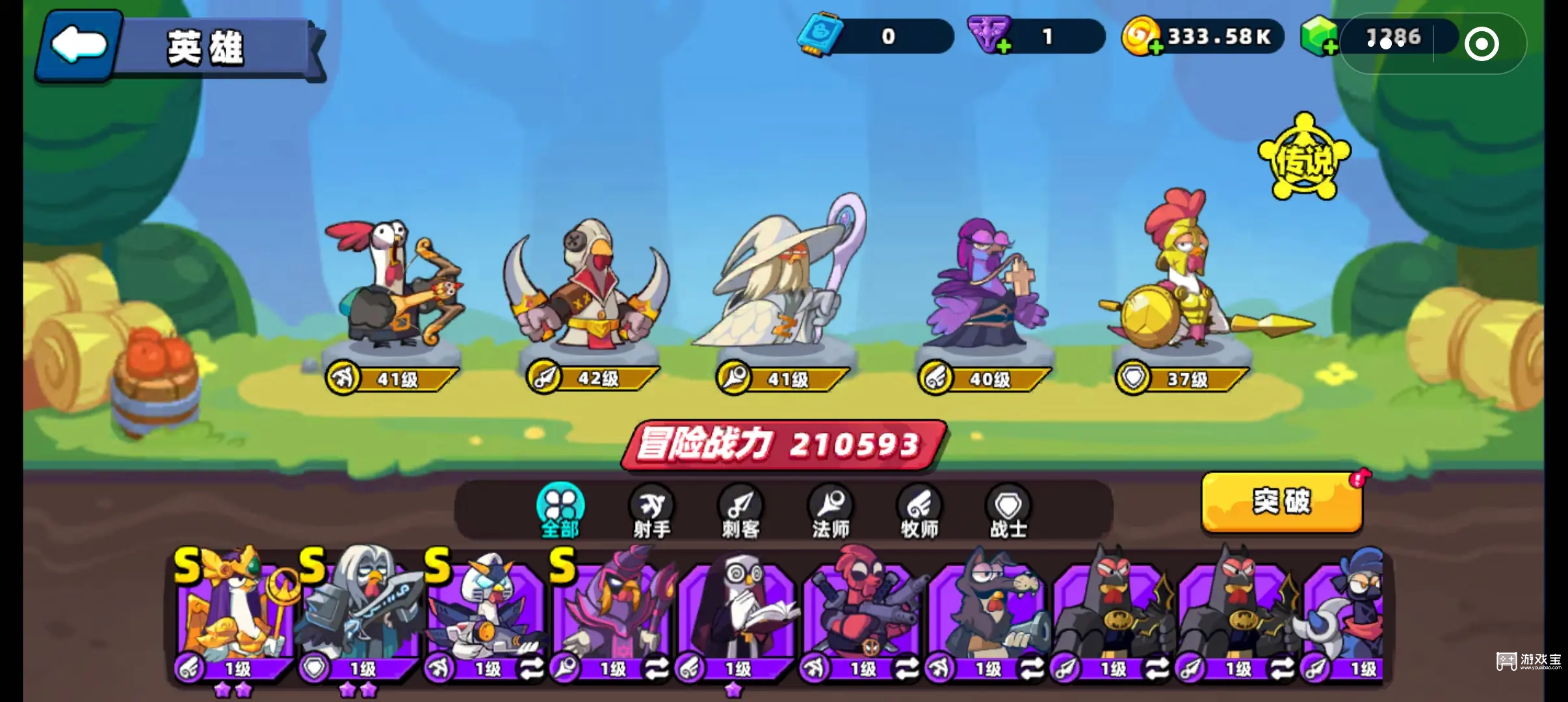The height and width of the screenshot is (702, 1568).
Task: Open the mini-program circle target button
Action: coord(1482,44)
